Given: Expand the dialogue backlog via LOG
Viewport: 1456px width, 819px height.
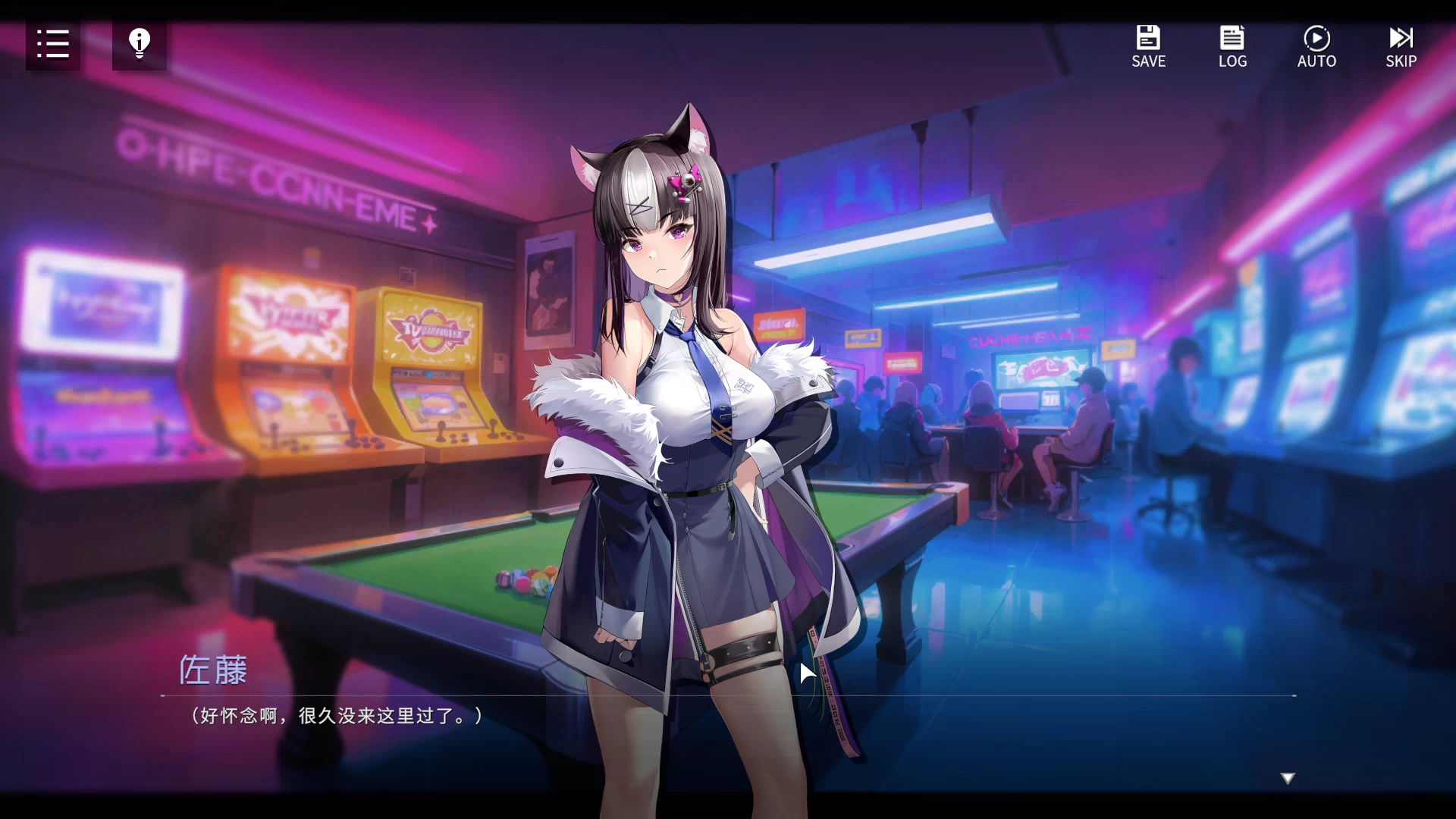Looking at the screenshot, I should (x=1232, y=45).
